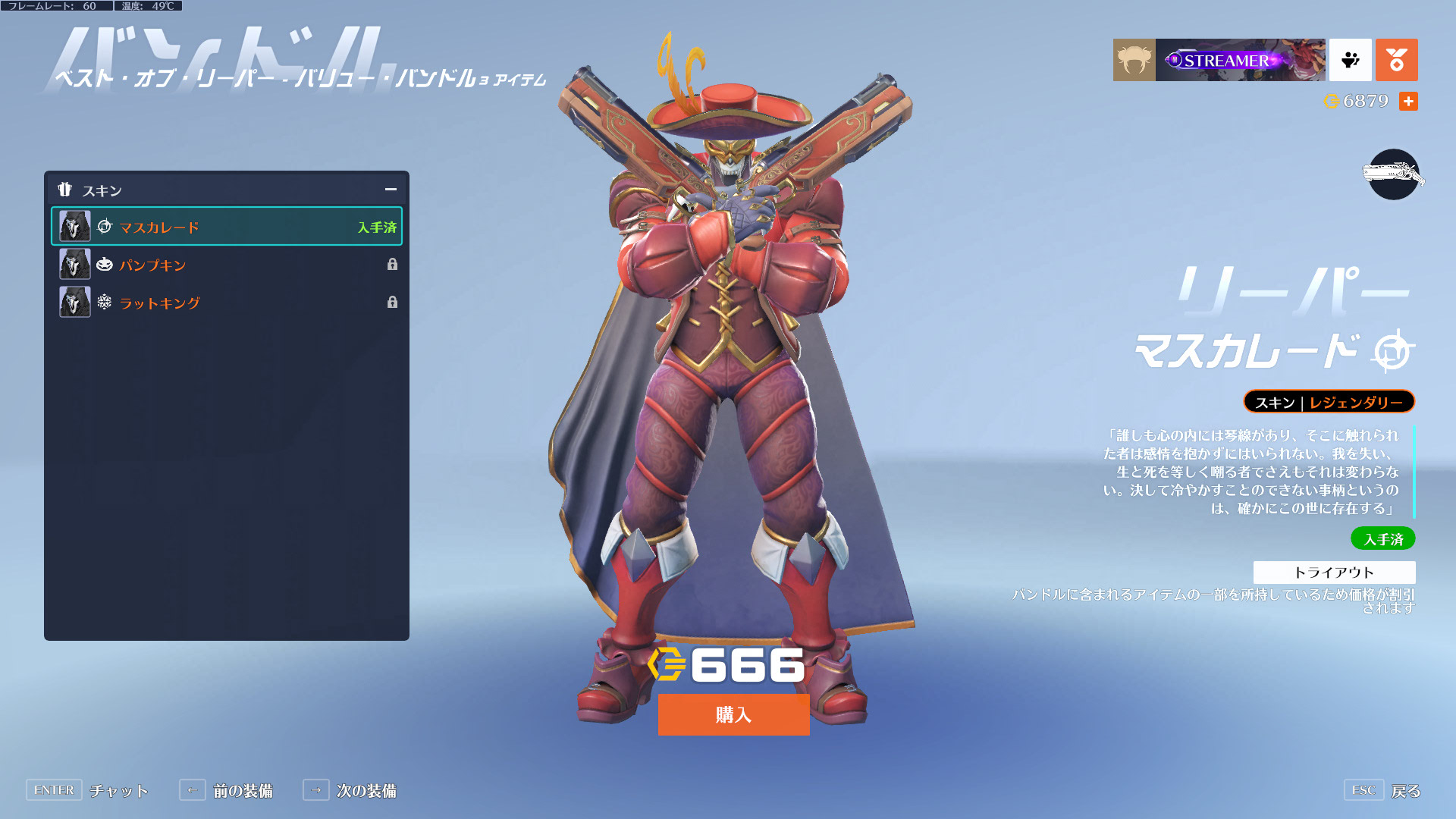Select the ラットキング skin entry
Image resolution: width=1456 pixels, height=819 pixels.
(226, 303)
